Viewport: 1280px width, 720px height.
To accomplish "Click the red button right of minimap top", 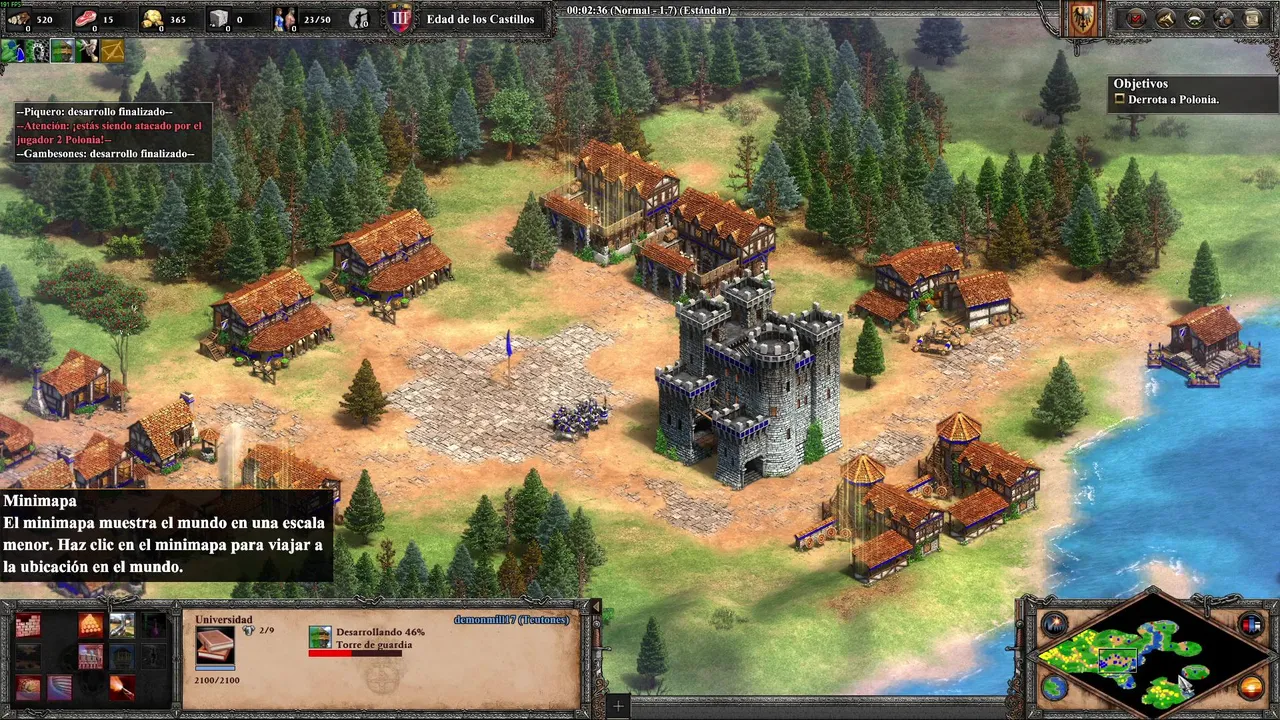I will click(x=1251, y=625).
